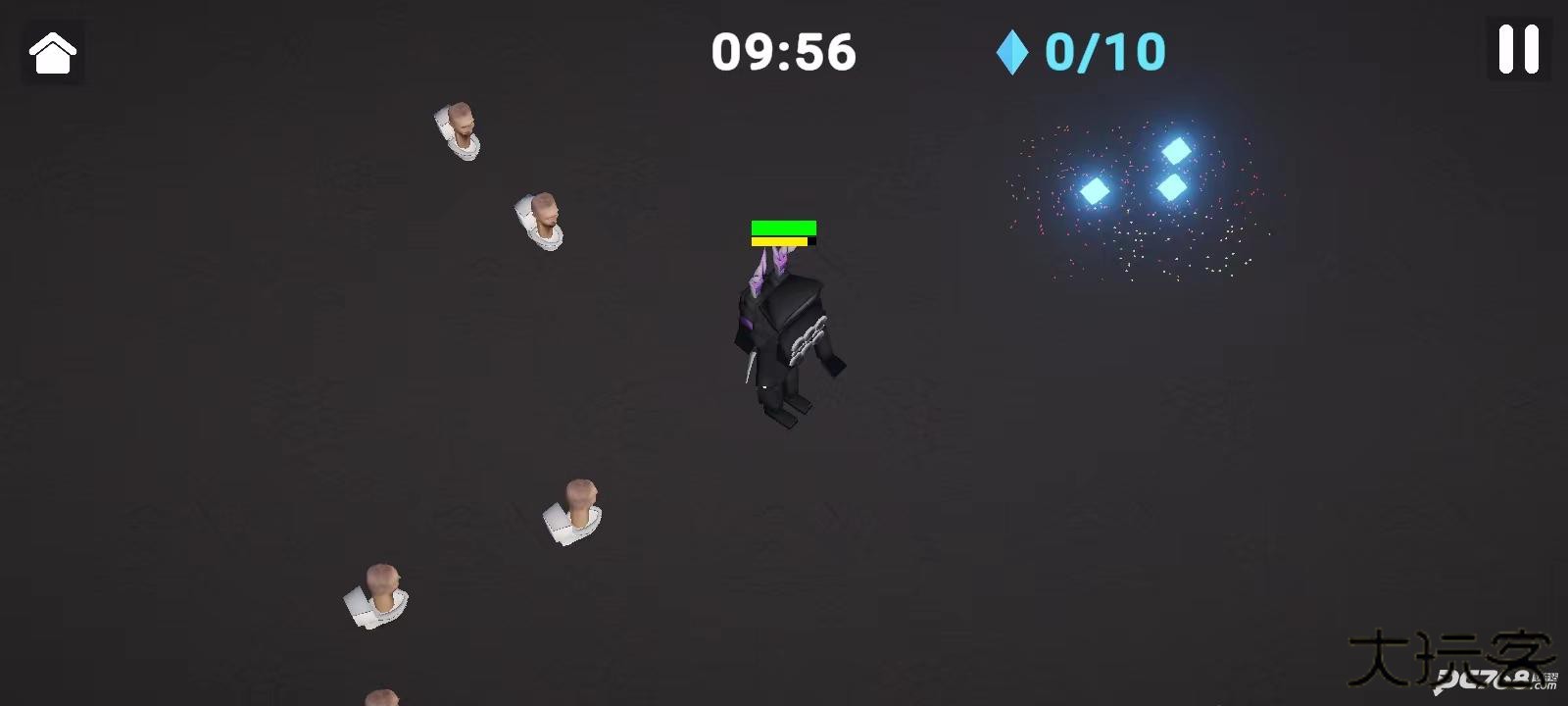
Task: Click the purple hair of the player character
Action: [771, 265]
